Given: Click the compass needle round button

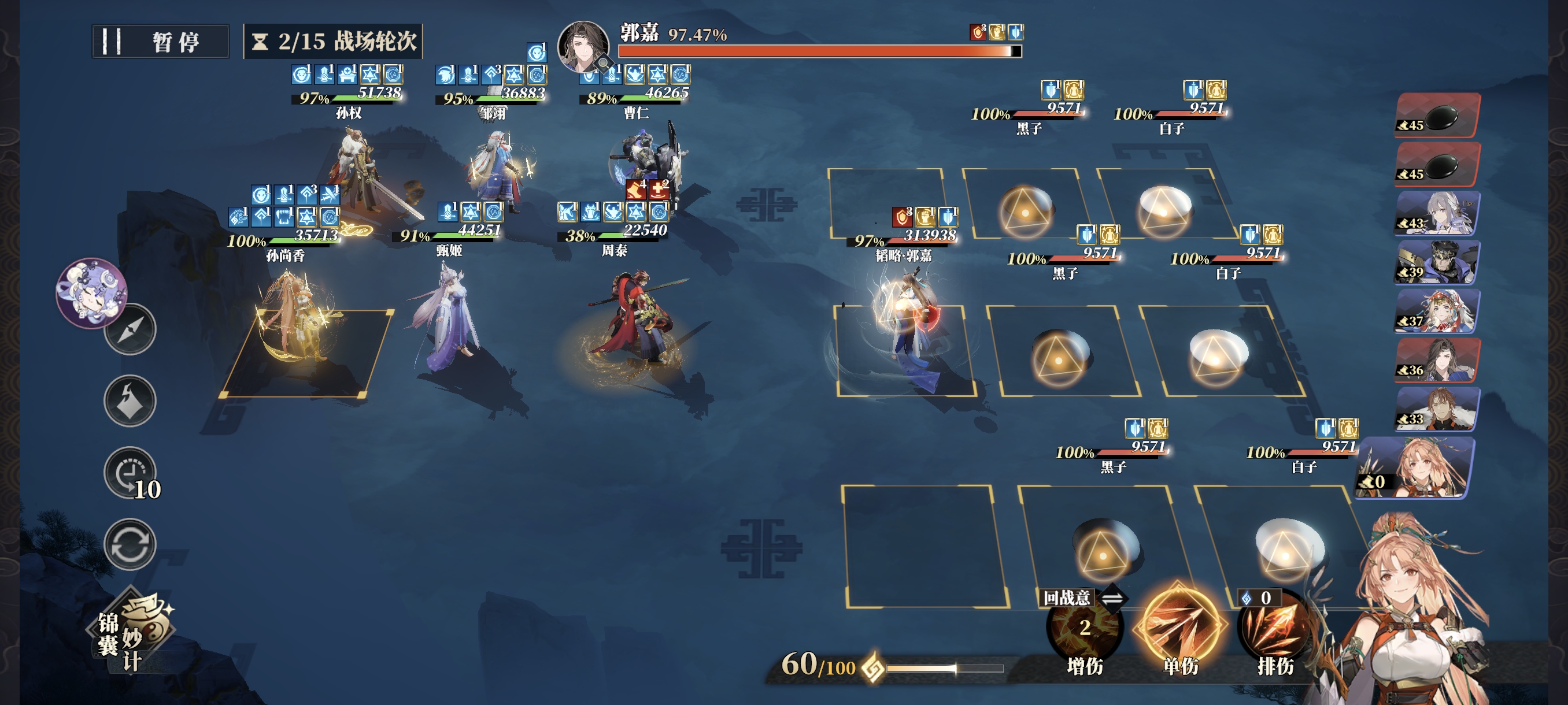Looking at the screenshot, I should pyautogui.click(x=130, y=329).
